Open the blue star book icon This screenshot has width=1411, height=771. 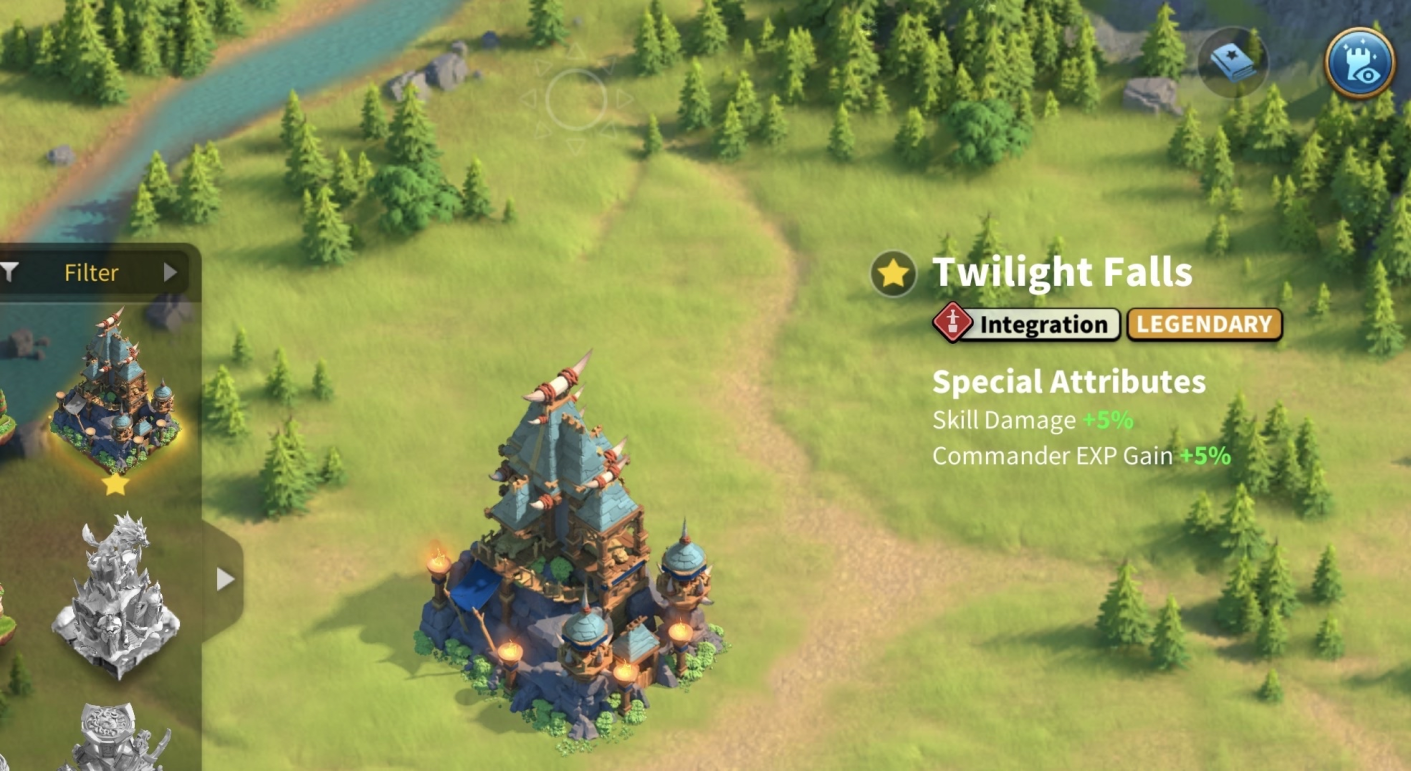click(x=1232, y=62)
